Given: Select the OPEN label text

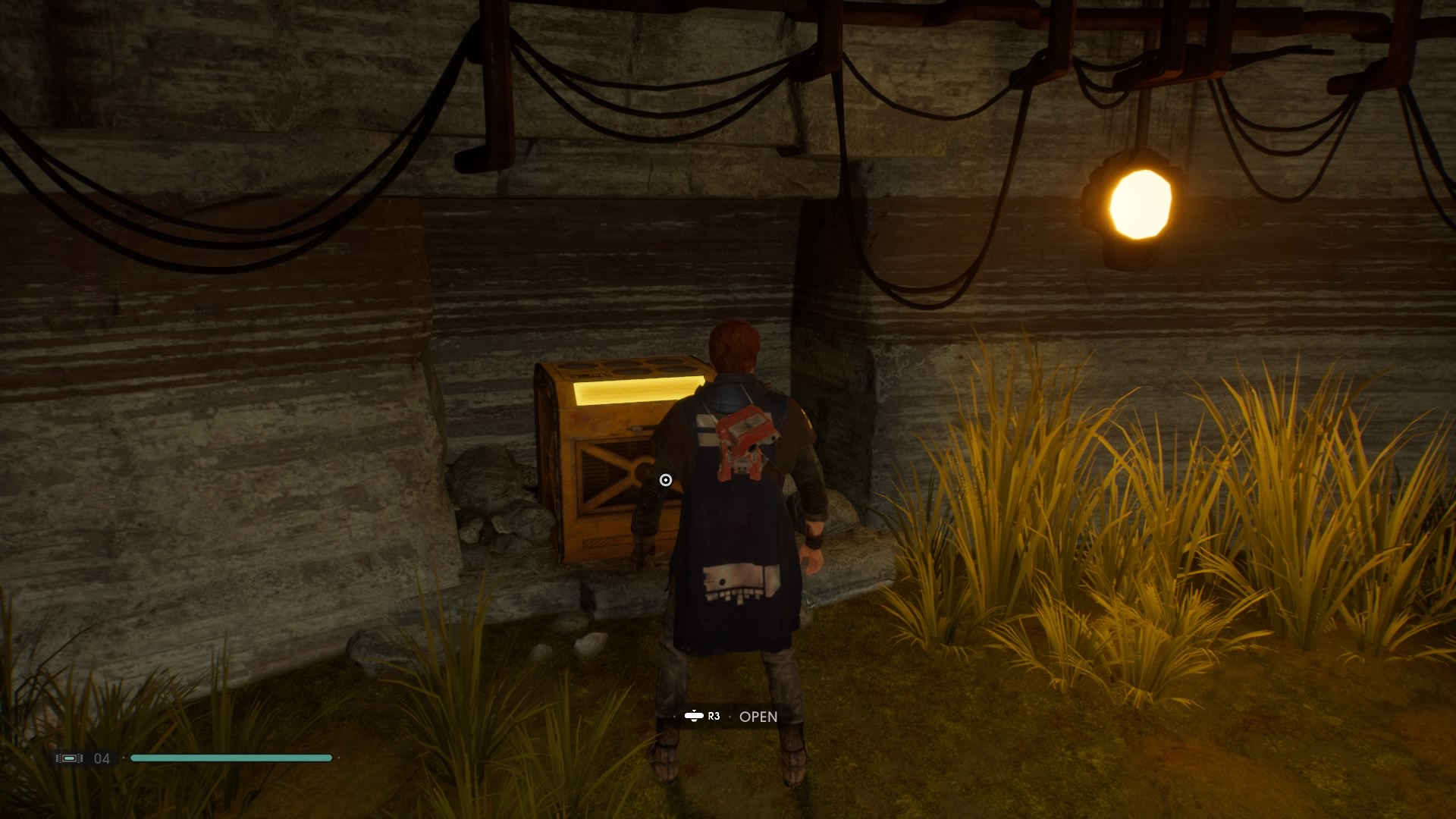Looking at the screenshot, I should tap(758, 716).
